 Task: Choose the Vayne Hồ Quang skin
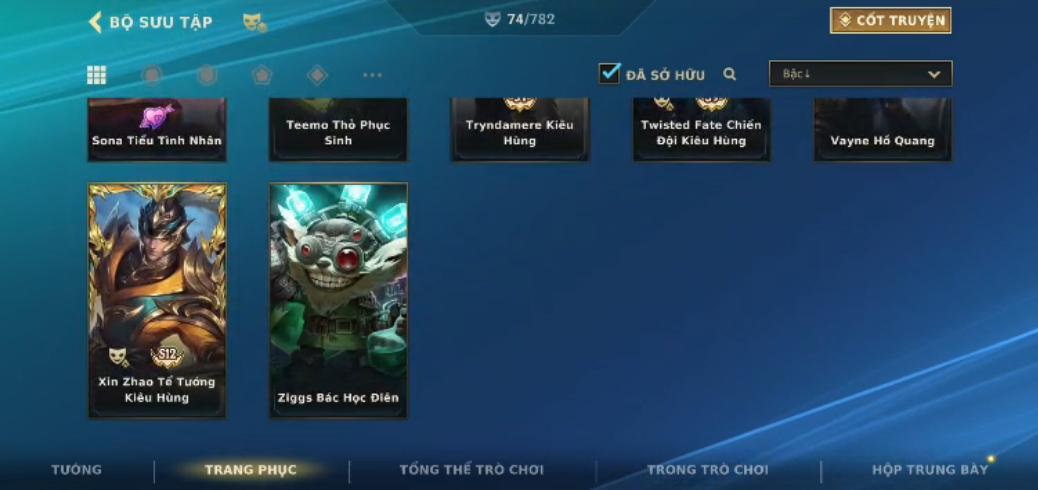(882, 130)
